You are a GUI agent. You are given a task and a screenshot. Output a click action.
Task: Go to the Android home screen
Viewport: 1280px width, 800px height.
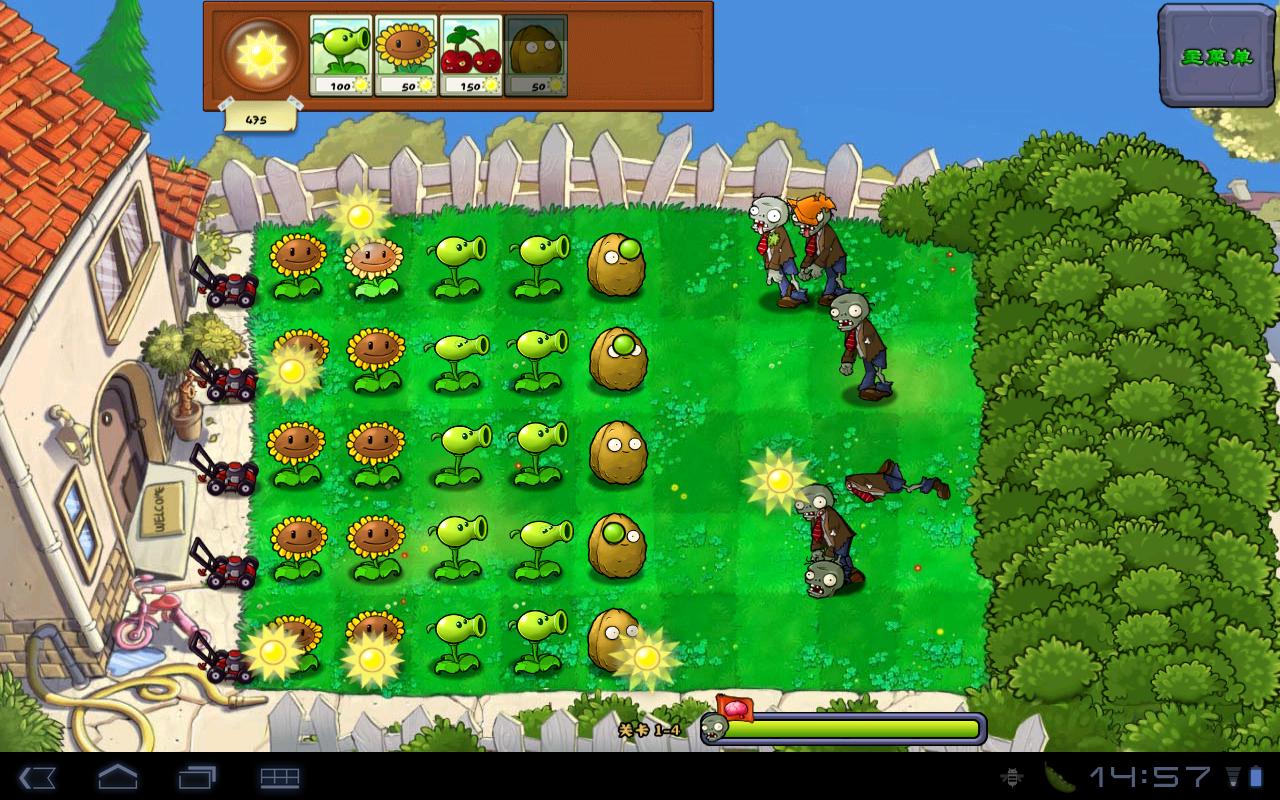117,777
